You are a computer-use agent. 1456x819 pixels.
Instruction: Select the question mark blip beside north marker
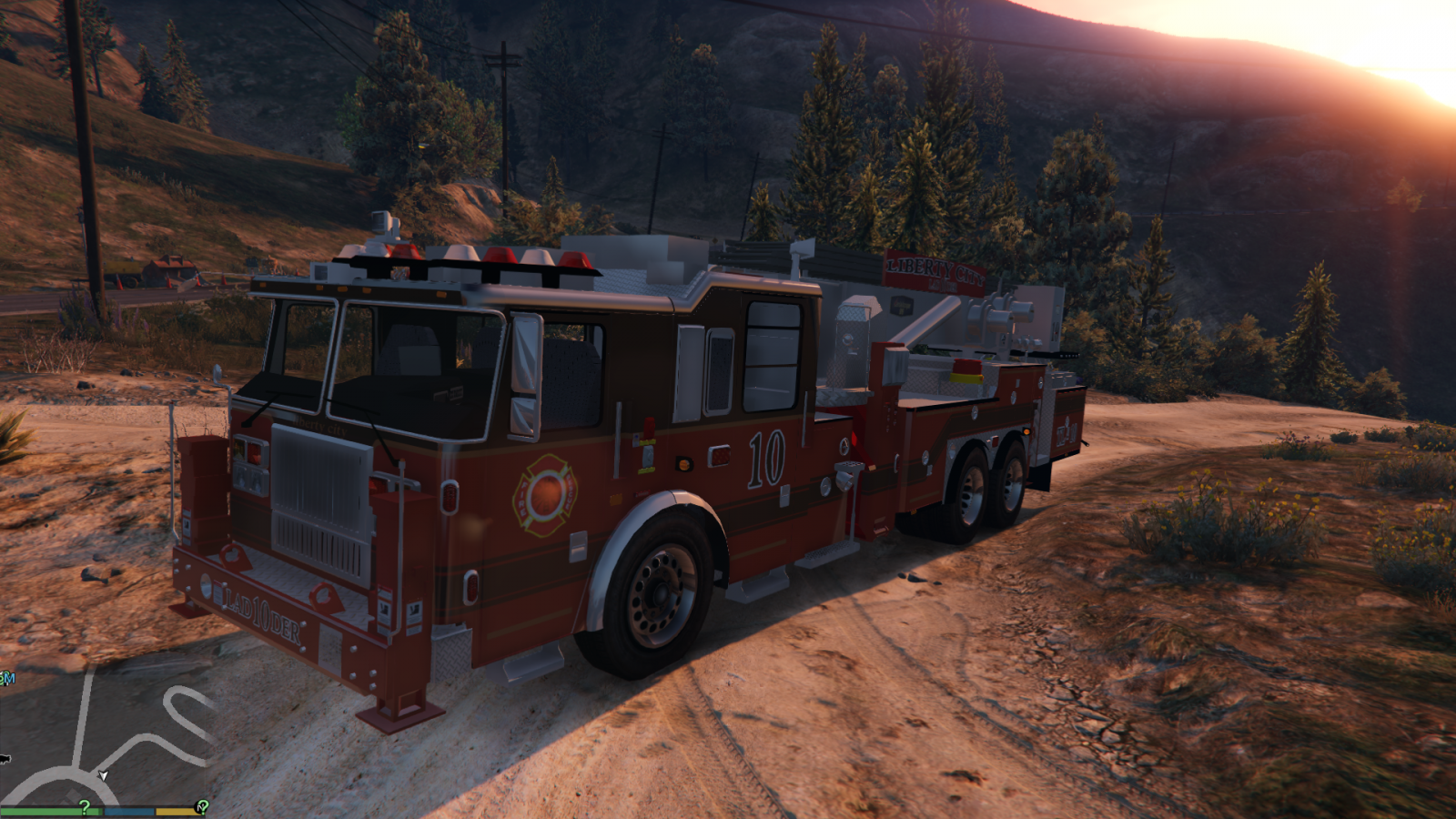coord(202,806)
